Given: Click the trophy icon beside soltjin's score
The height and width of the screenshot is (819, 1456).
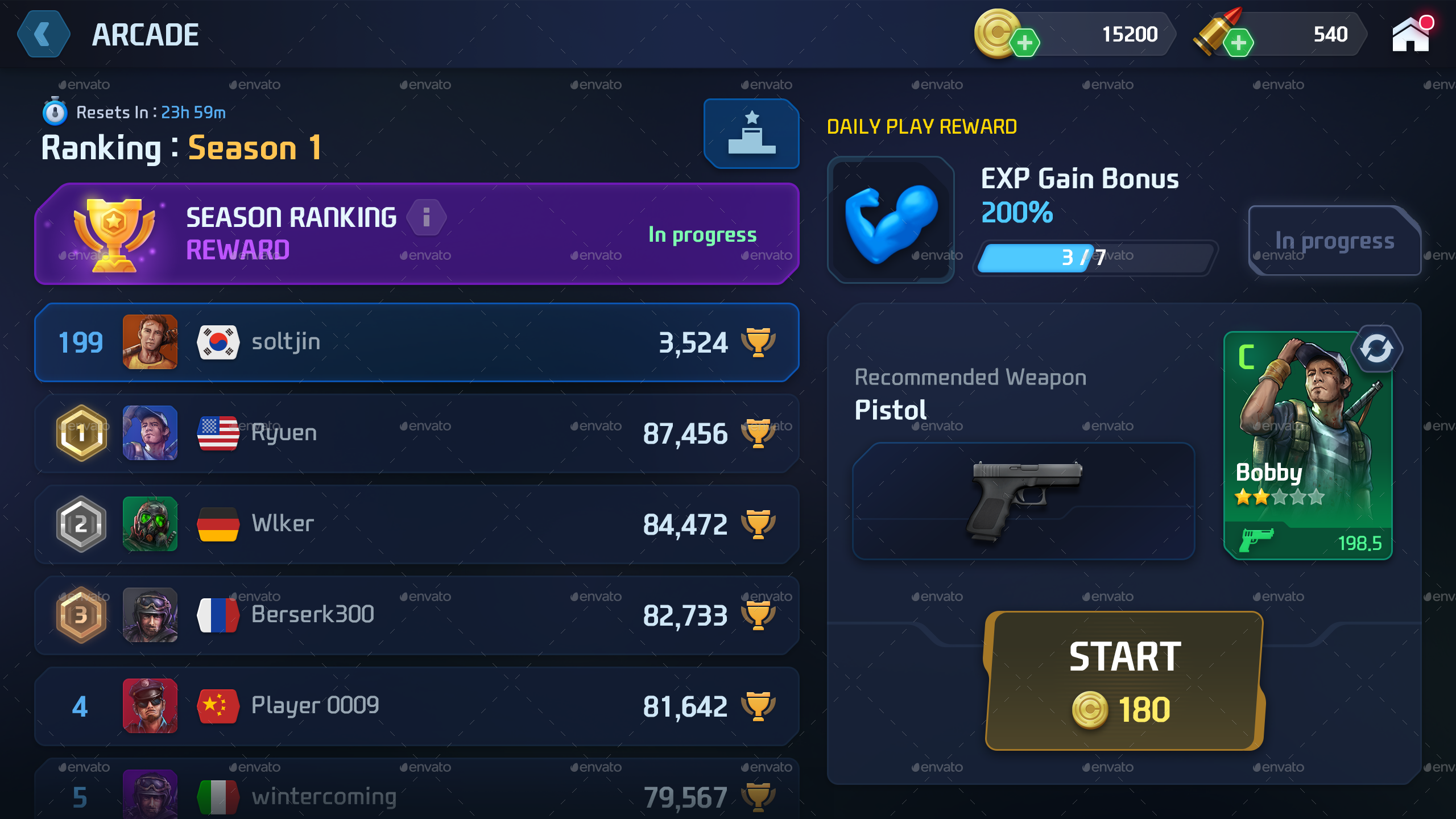Looking at the screenshot, I should (x=759, y=342).
